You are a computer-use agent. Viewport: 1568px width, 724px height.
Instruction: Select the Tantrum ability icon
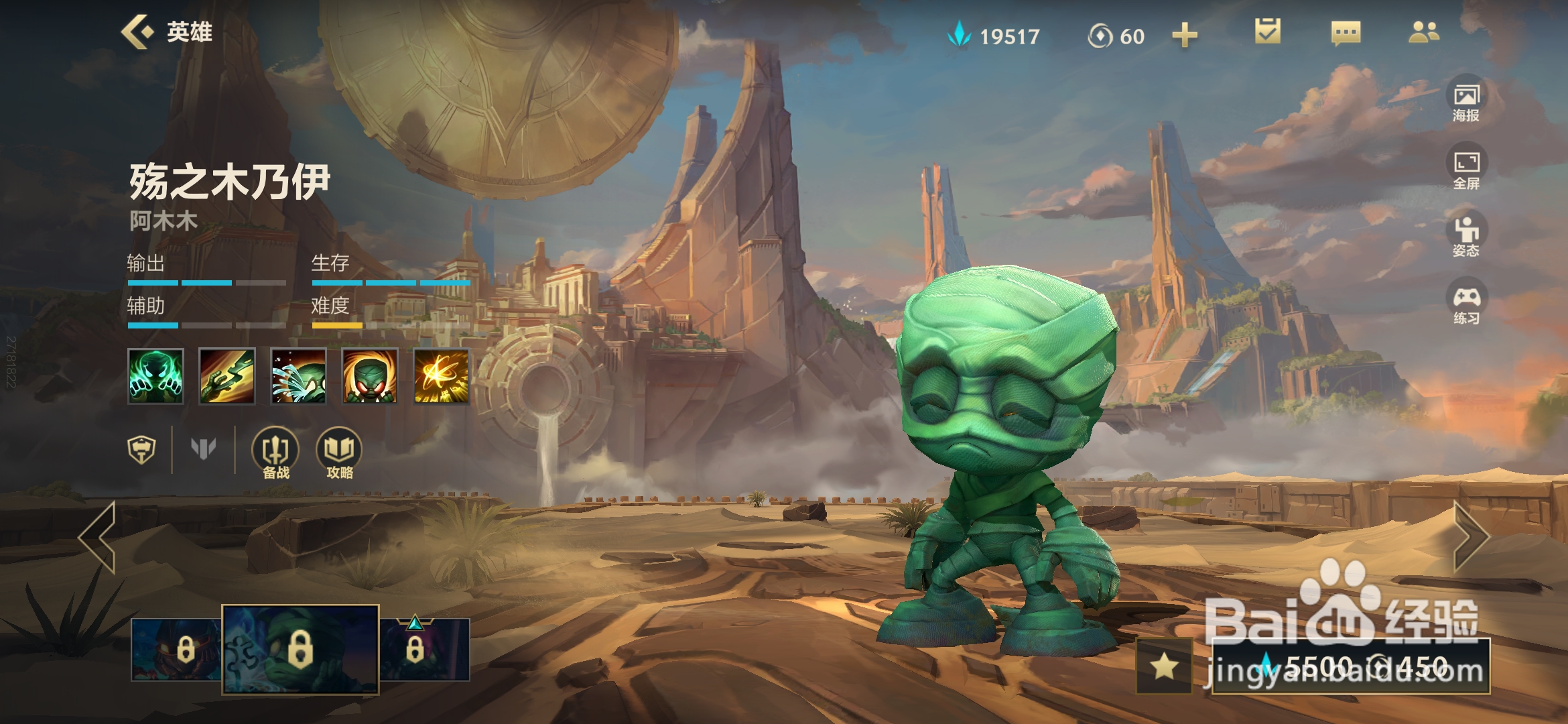click(x=370, y=376)
